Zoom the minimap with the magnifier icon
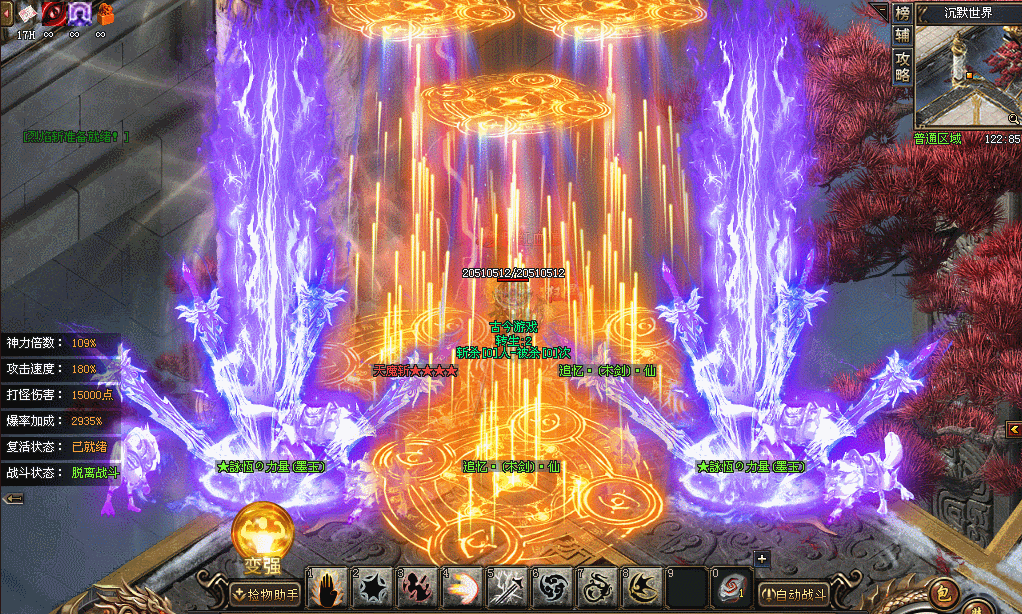The image size is (1022, 614). tap(1014, 120)
